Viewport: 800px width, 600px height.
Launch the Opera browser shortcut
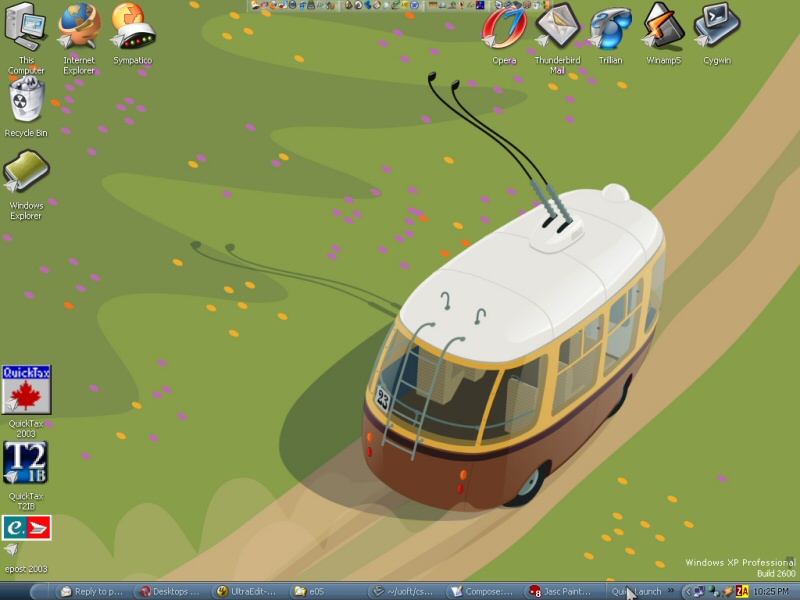tap(504, 27)
